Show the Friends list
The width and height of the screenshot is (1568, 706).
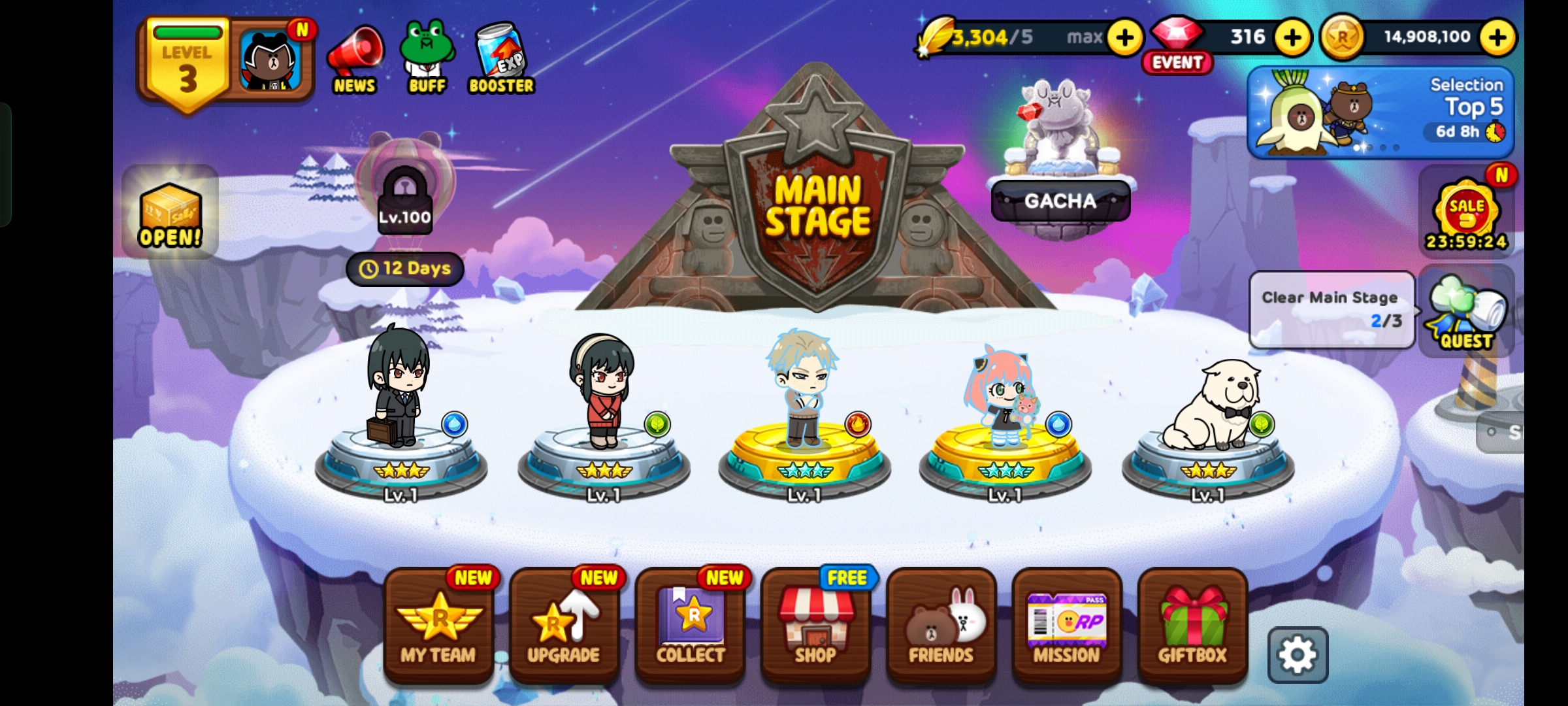[941, 626]
